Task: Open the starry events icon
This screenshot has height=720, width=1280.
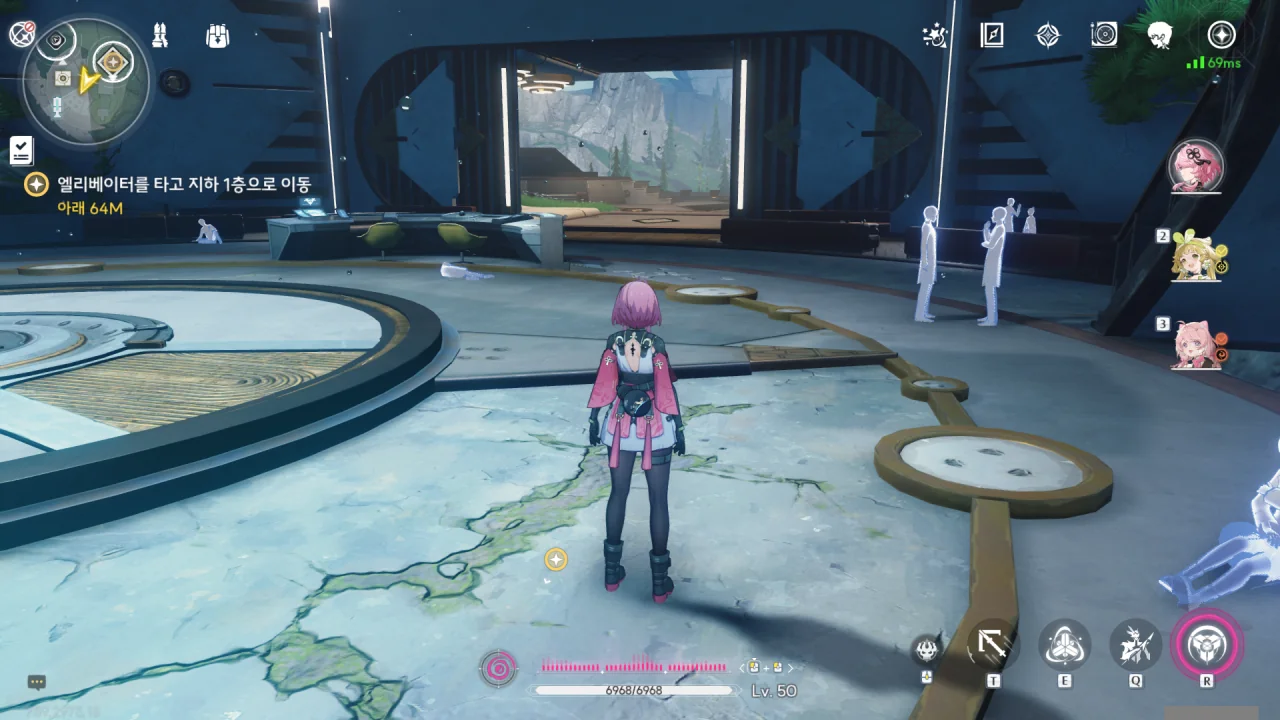Action: [x=934, y=36]
